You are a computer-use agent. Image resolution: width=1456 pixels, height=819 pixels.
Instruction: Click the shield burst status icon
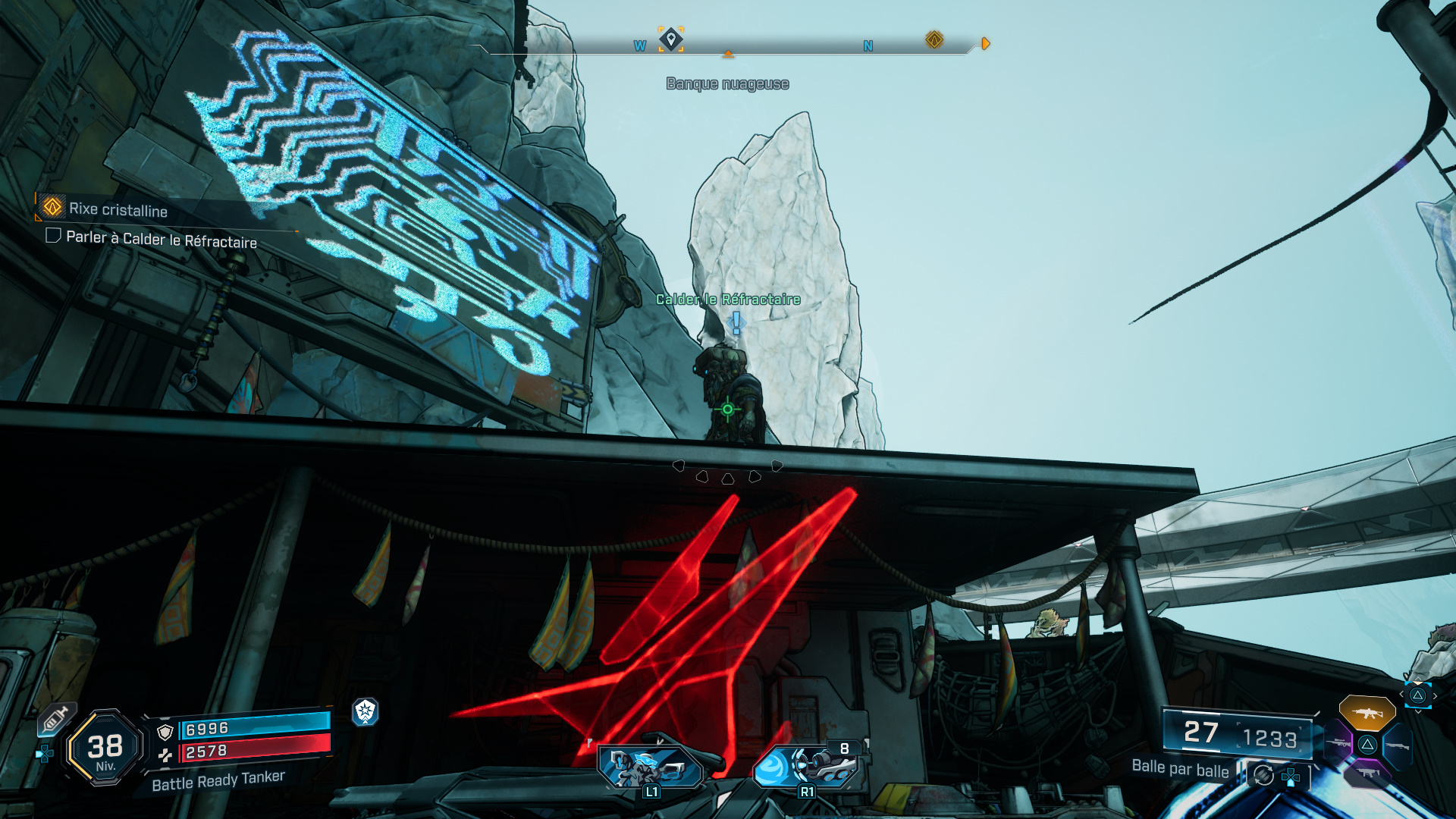(366, 711)
